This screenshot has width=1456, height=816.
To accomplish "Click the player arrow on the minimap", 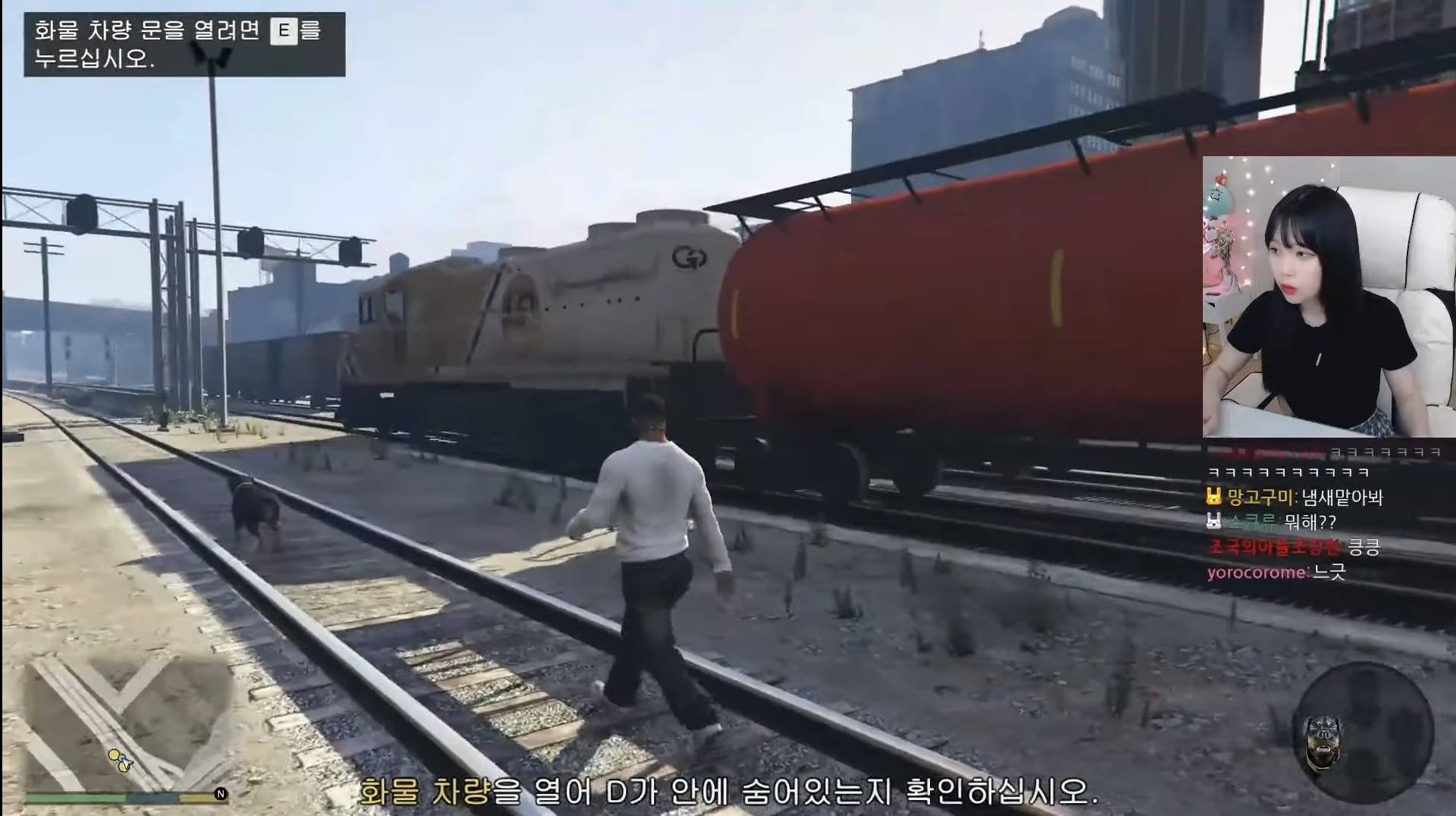I will (126, 762).
